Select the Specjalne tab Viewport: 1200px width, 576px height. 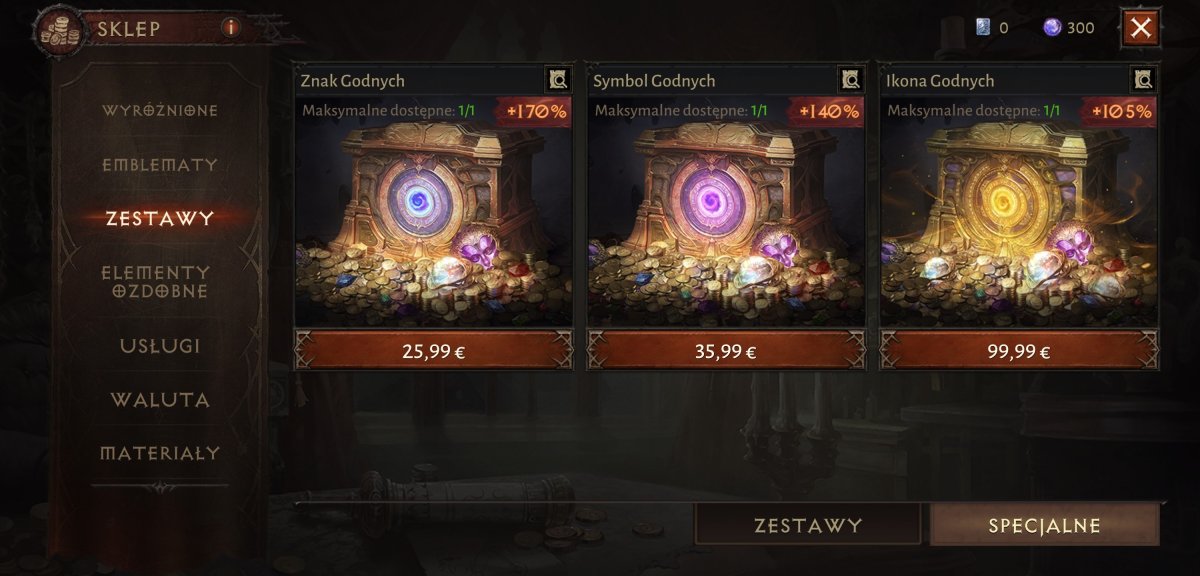click(1044, 525)
